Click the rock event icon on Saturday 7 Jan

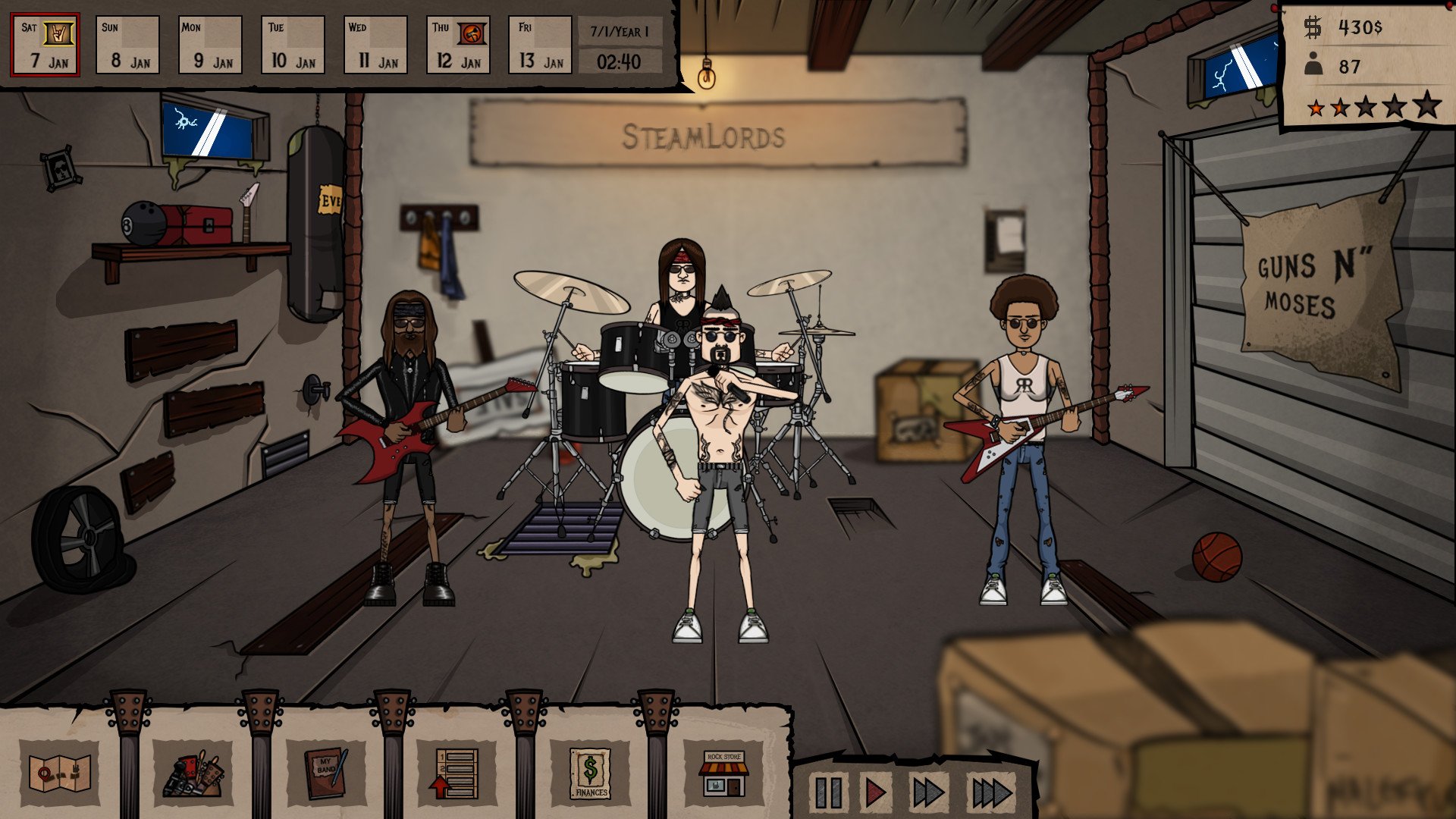click(x=58, y=33)
